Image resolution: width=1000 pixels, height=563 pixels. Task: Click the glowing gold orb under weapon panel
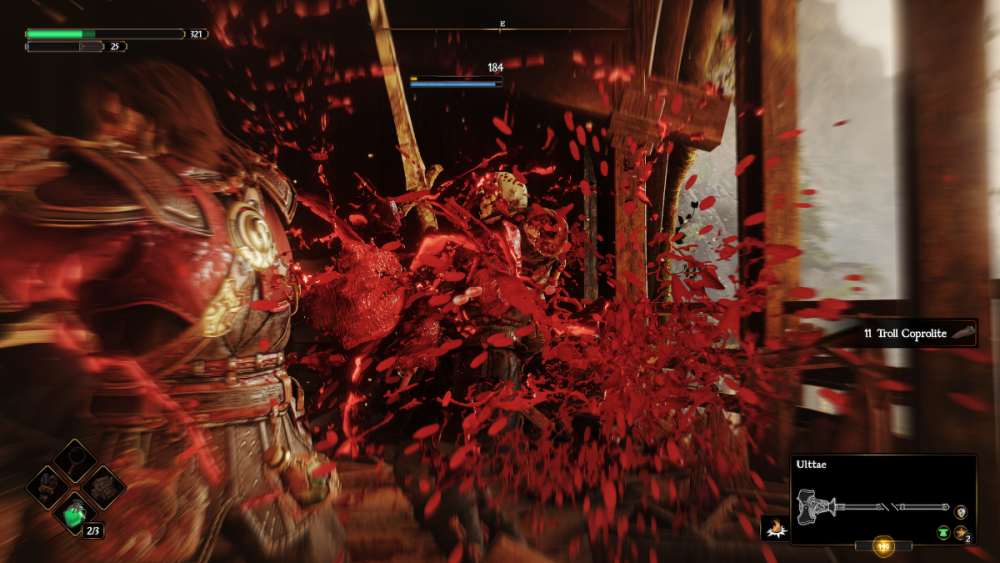click(883, 546)
